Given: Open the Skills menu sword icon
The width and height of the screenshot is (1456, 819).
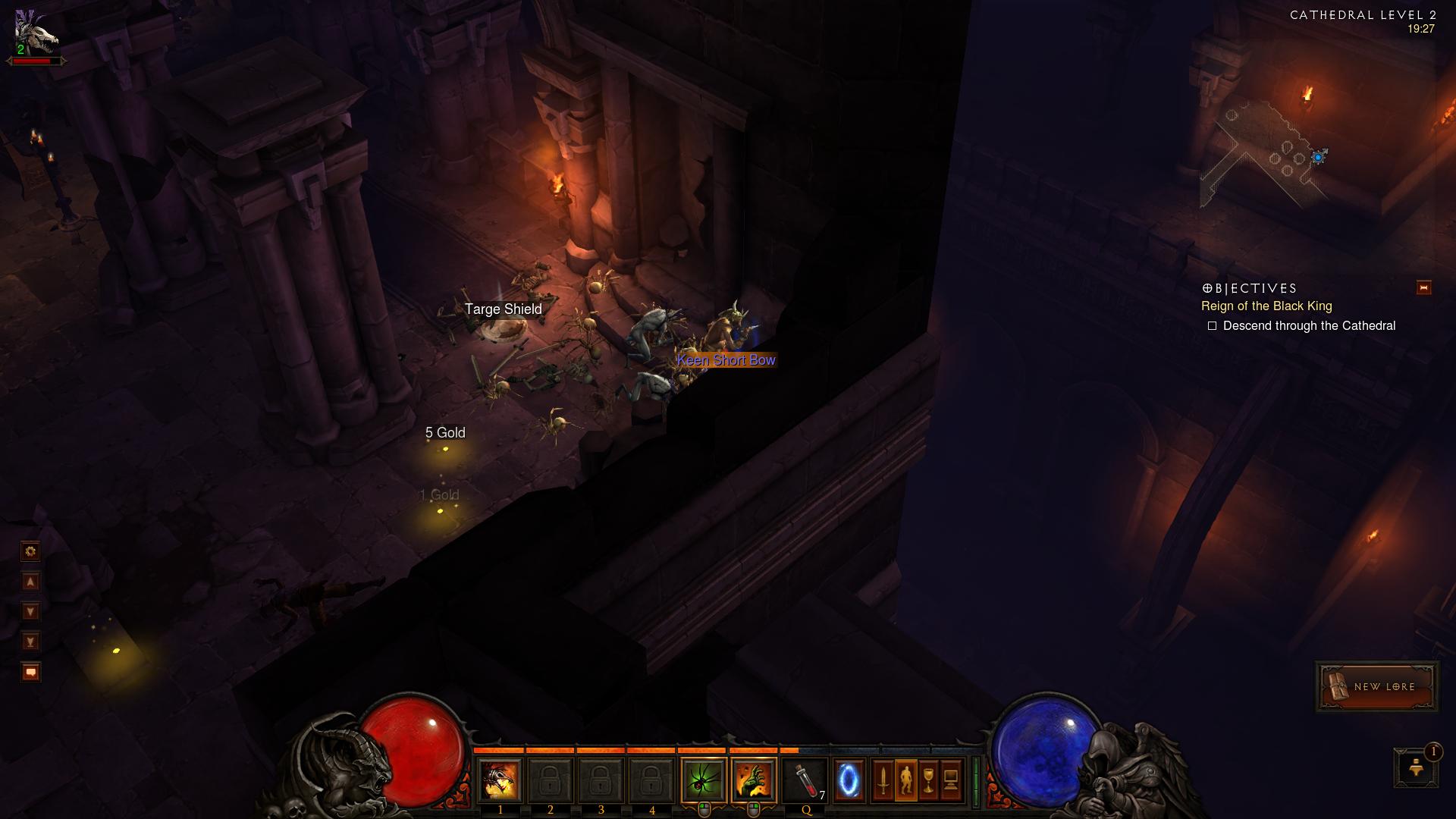Looking at the screenshot, I should (x=883, y=780).
